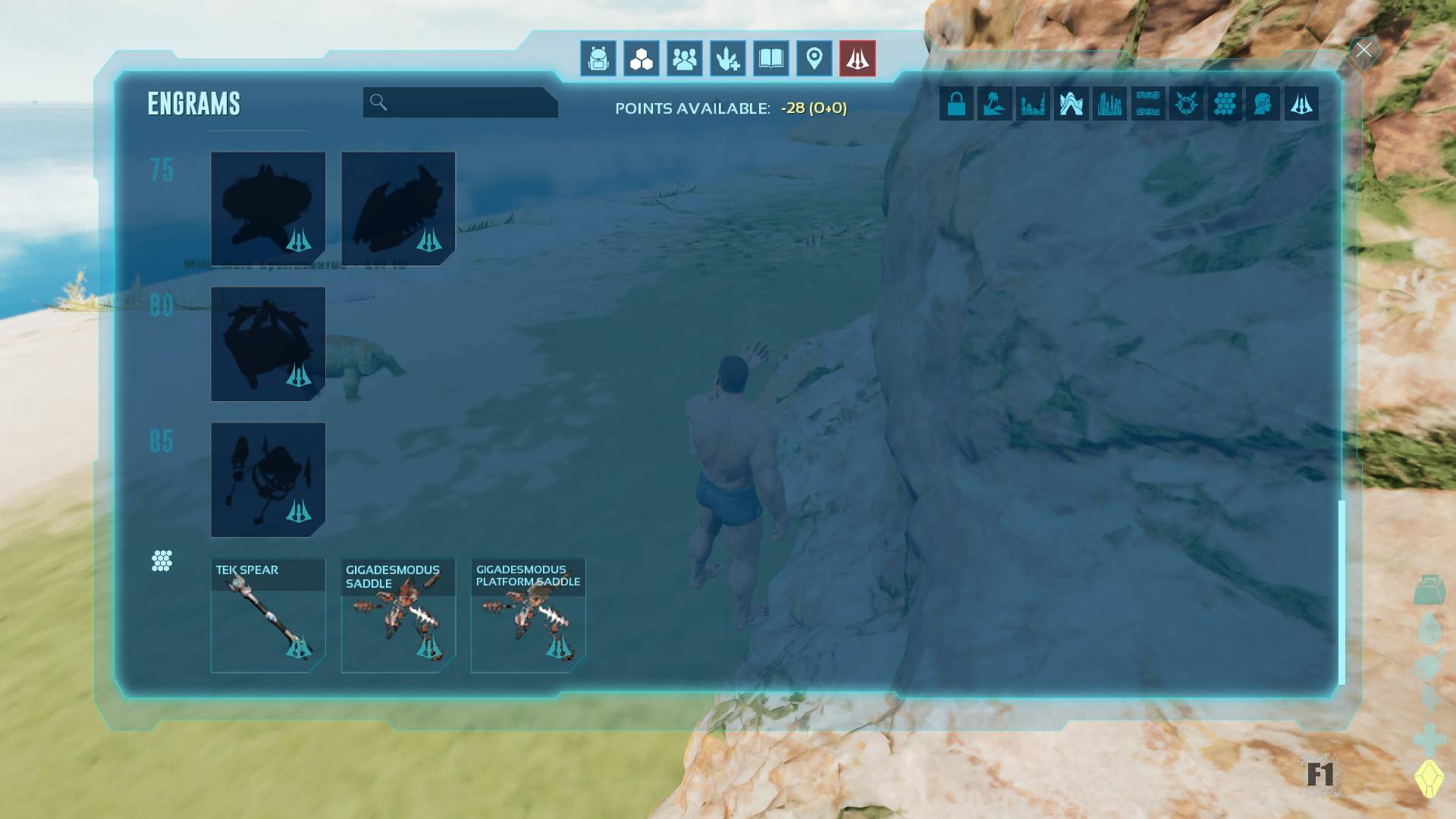Select the red highlighted engrams tab

[x=858, y=58]
